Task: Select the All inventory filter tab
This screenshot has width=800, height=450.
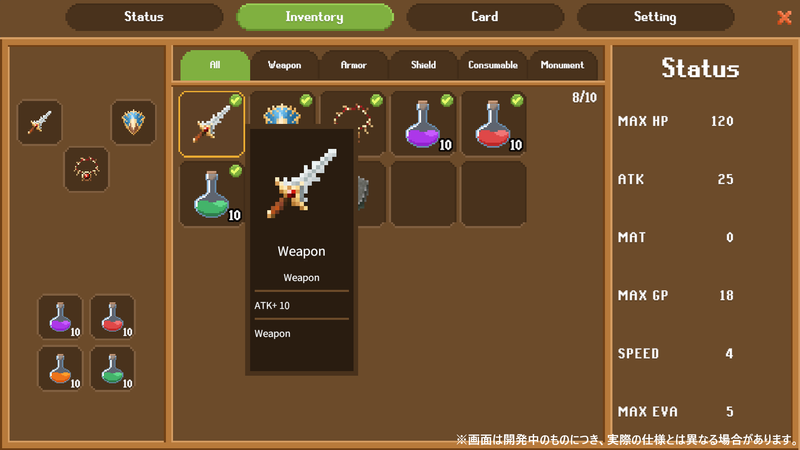Action: click(x=215, y=65)
